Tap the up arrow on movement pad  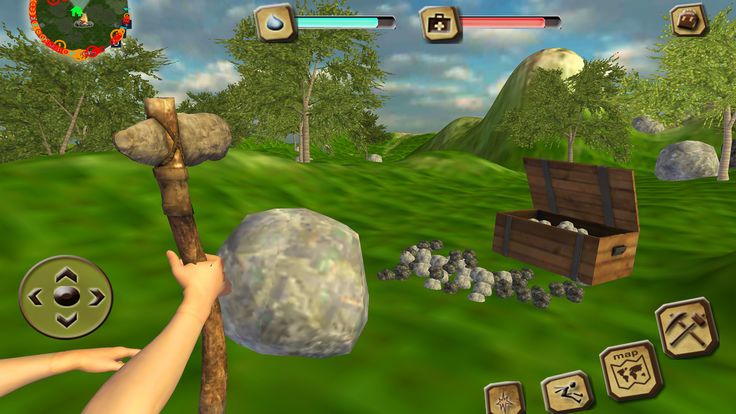tap(66, 272)
